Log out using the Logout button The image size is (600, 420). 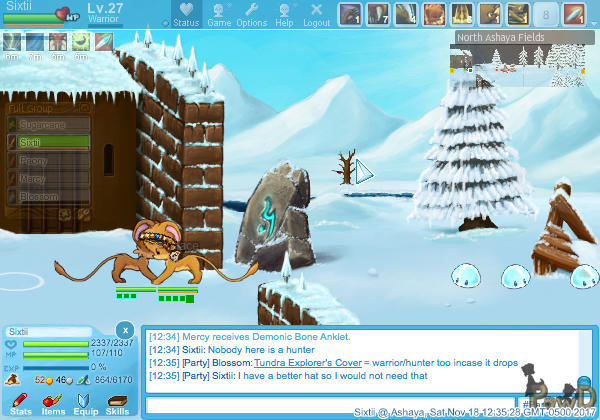(x=316, y=15)
